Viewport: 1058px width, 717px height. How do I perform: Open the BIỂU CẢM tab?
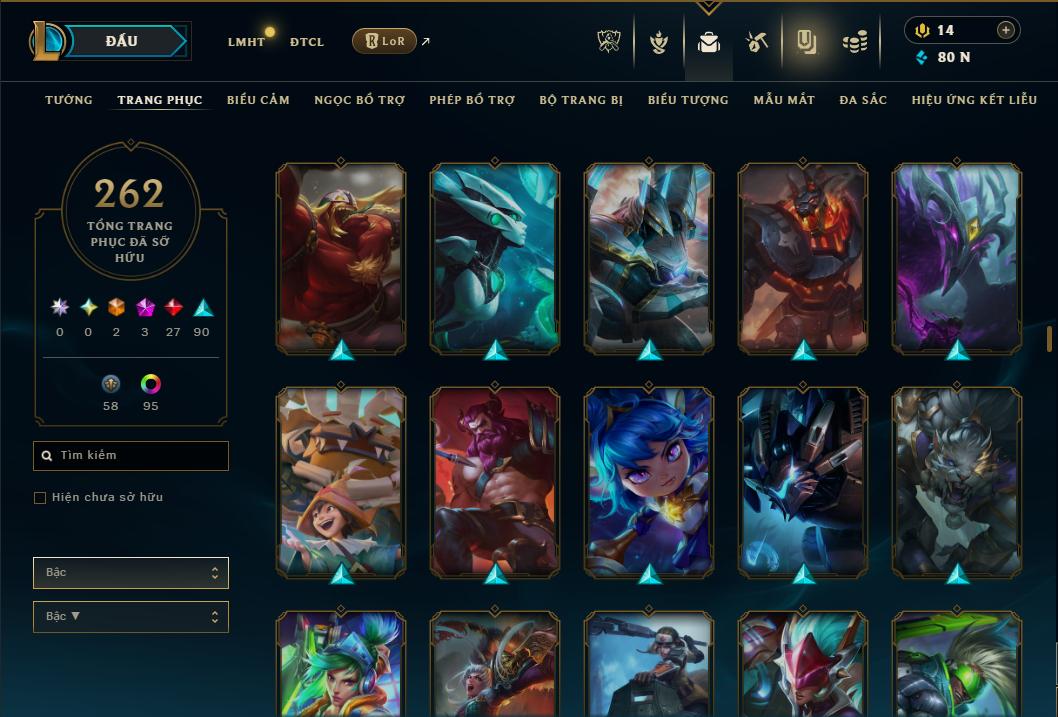click(258, 100)
